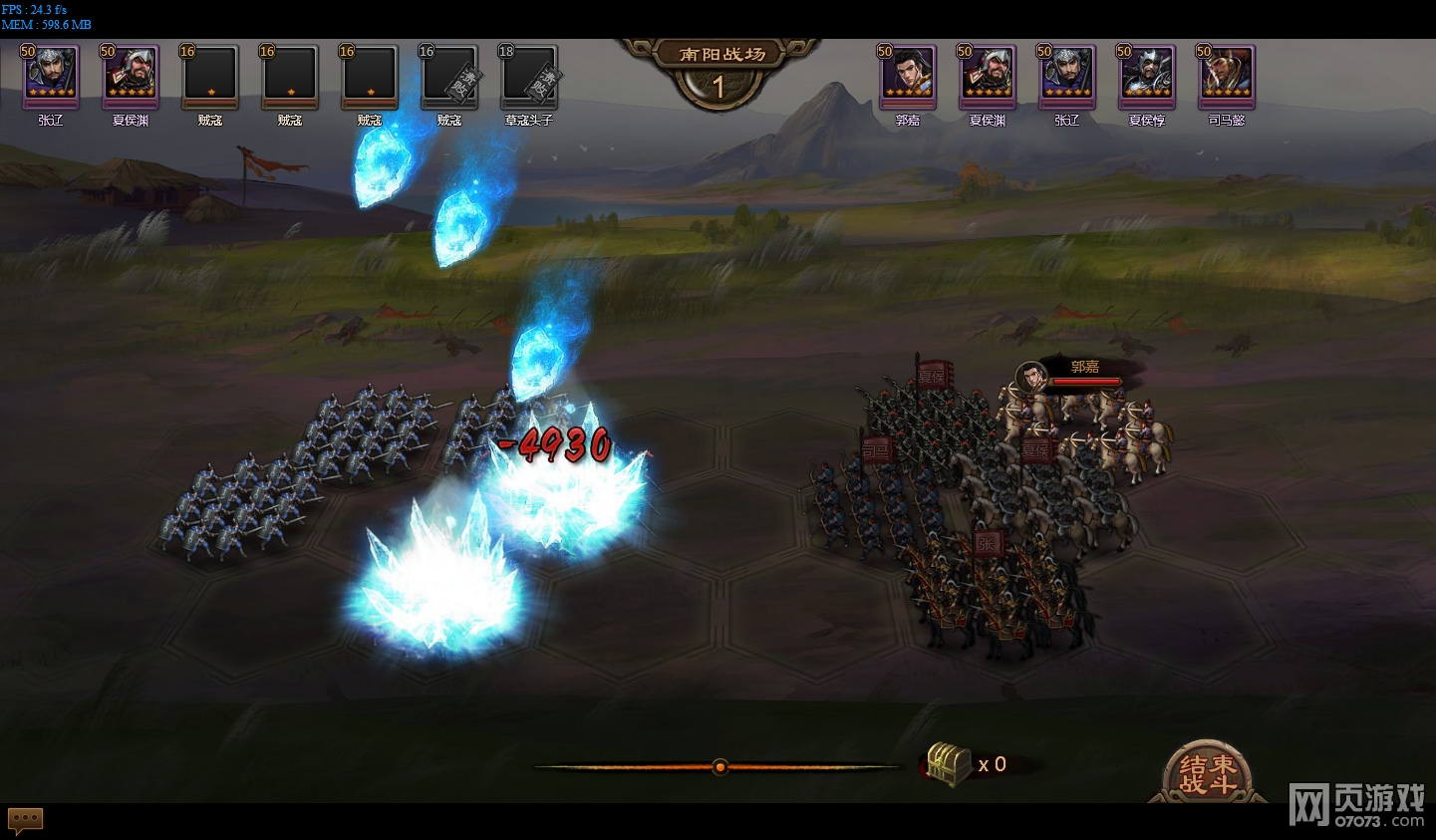This screenshot has width=1436, height=840.
Task: Open the chat speech bubble icon
Action: (26, 820)
